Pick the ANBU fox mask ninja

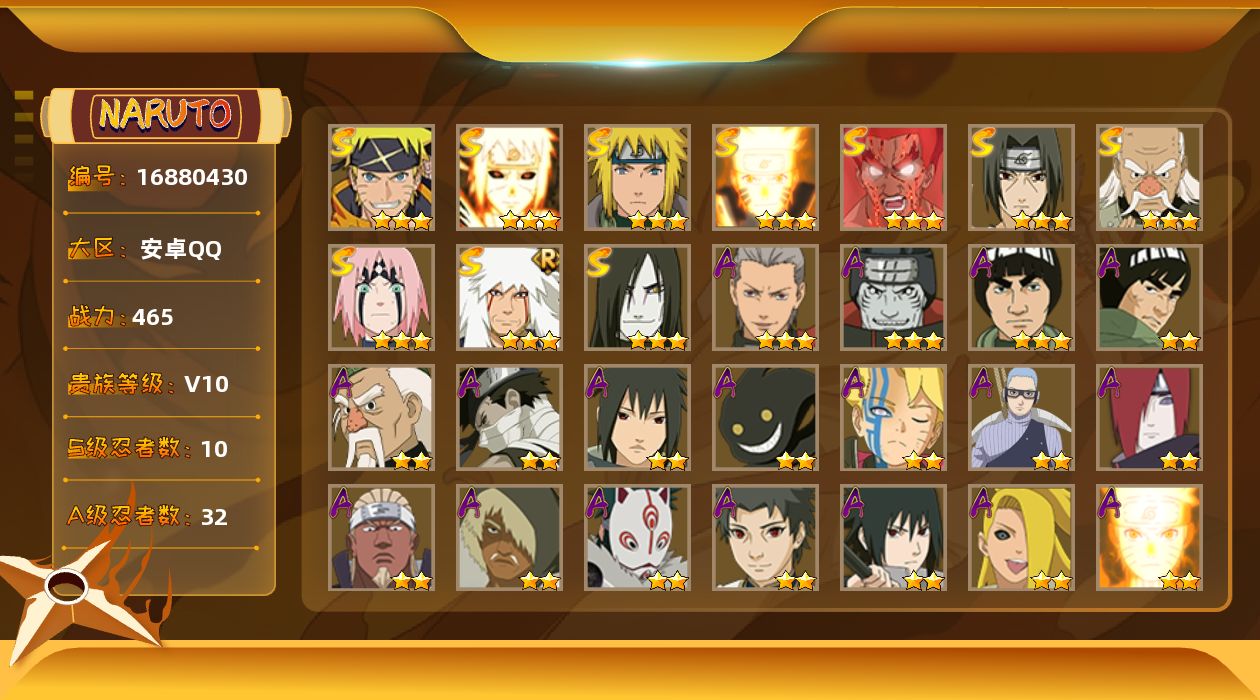pos(637,537)
